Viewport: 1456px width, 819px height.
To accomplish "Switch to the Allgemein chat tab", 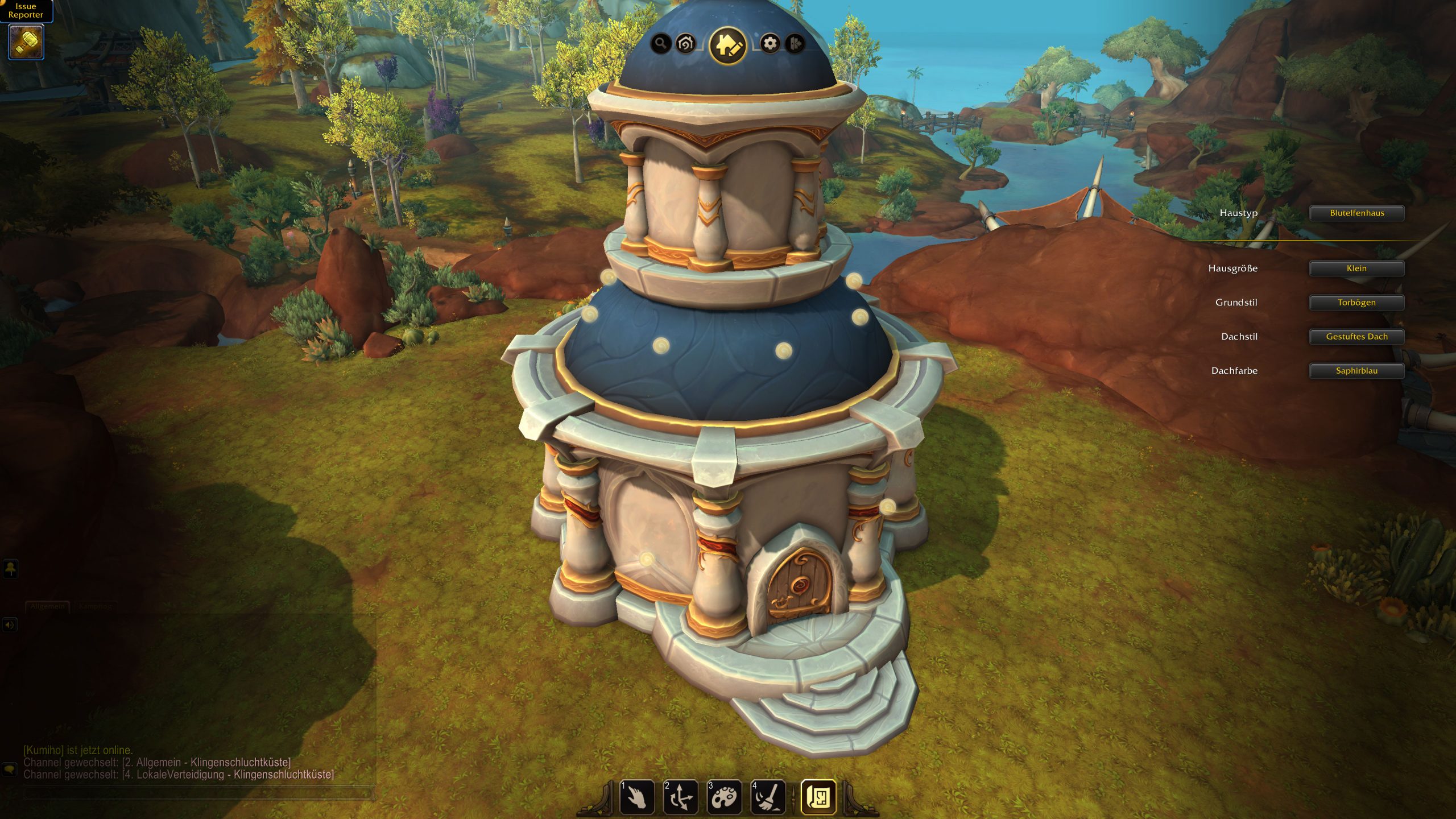I will click(48, 606).
